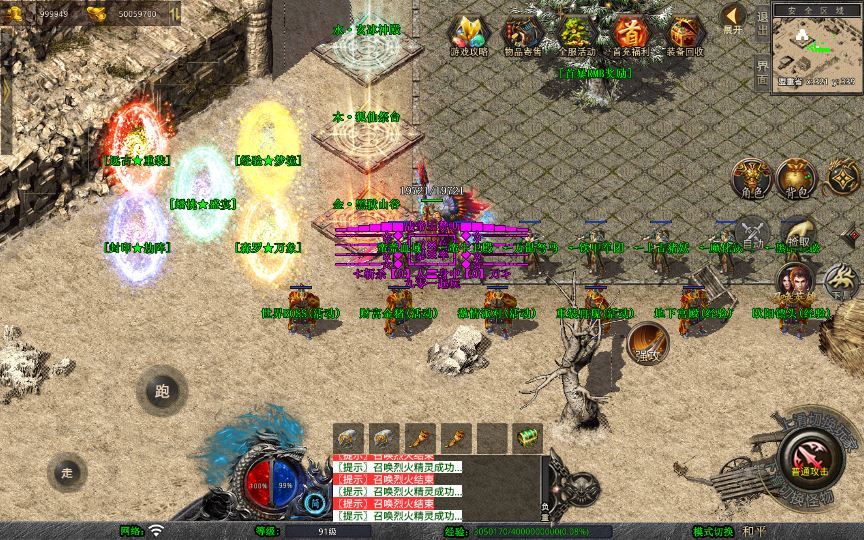This screenshot has height=540, width=864.
Task: Click the 界面 interface button
Action: 762,72
